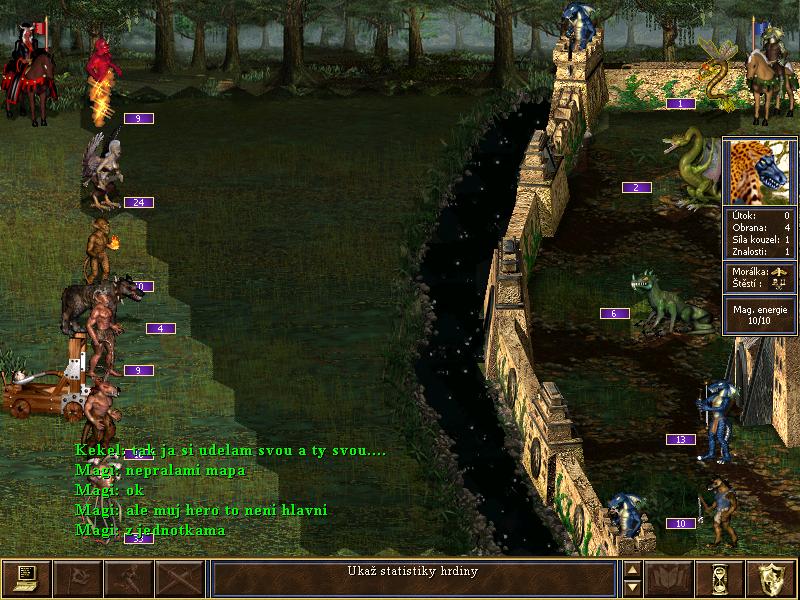This screenshot has height=600, width=800.
Task: Click the retreat running figure button
Action: point(129,578)
